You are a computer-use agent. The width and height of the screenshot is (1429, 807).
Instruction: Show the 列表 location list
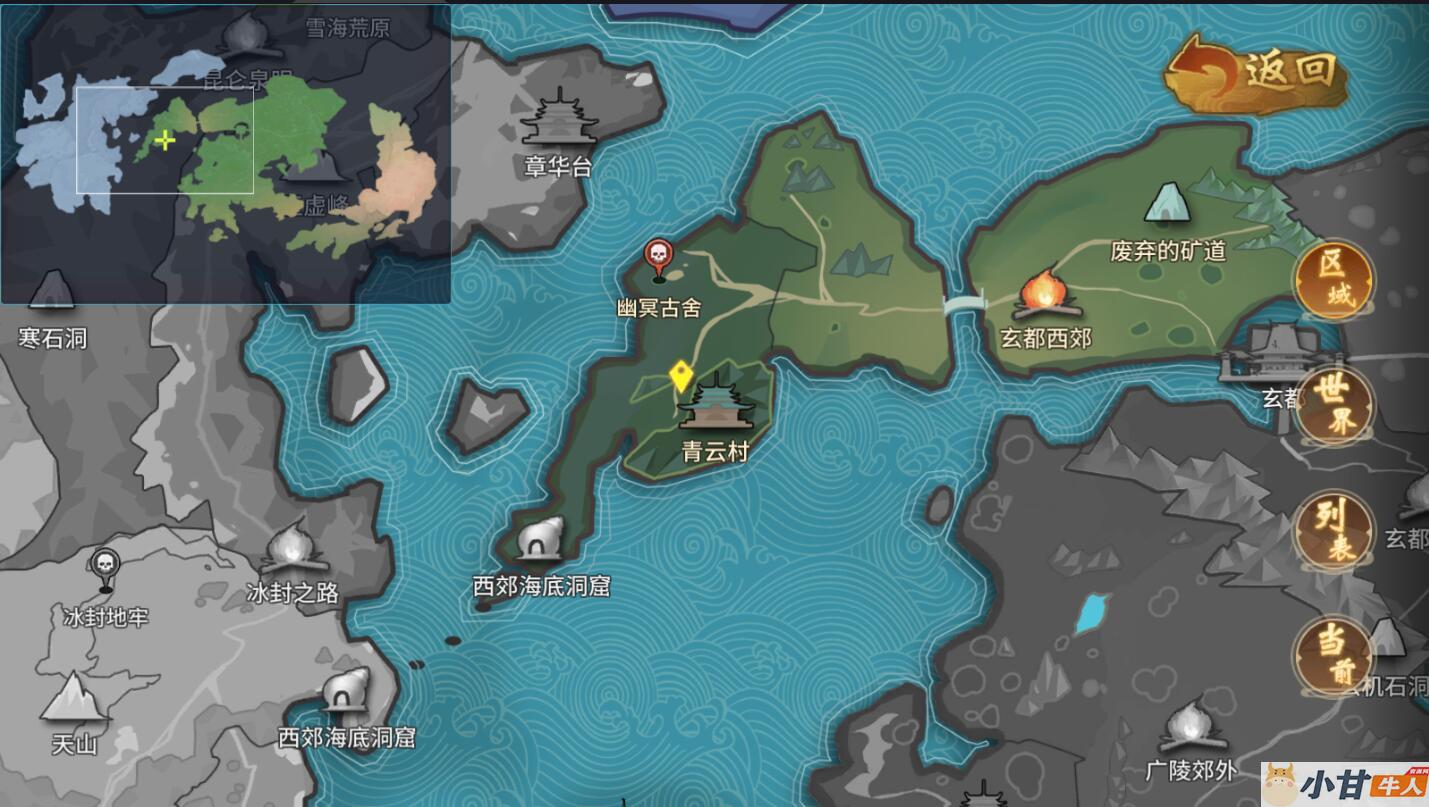tap(1334, 532)
